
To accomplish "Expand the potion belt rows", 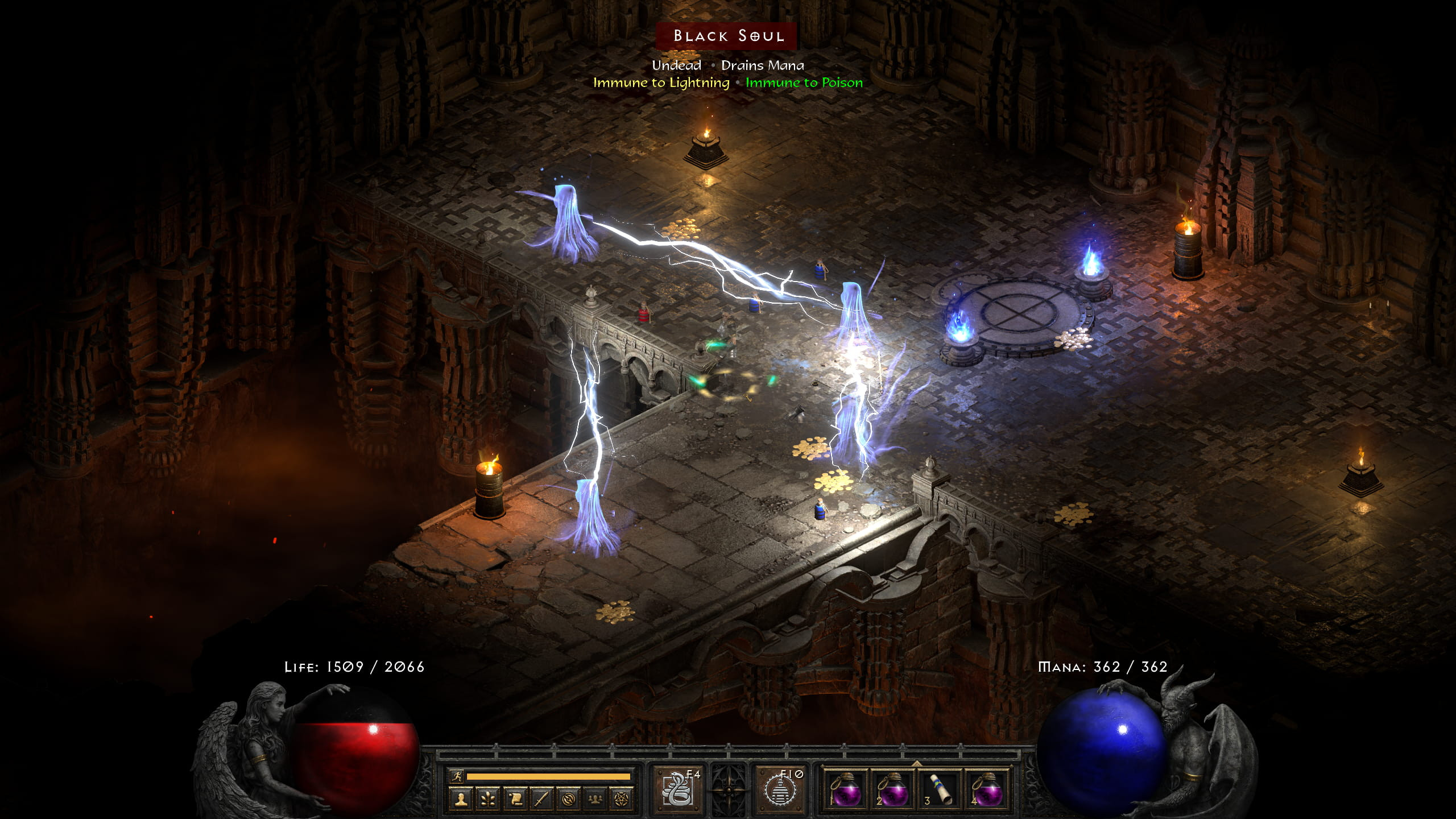I will coord(917,765).
